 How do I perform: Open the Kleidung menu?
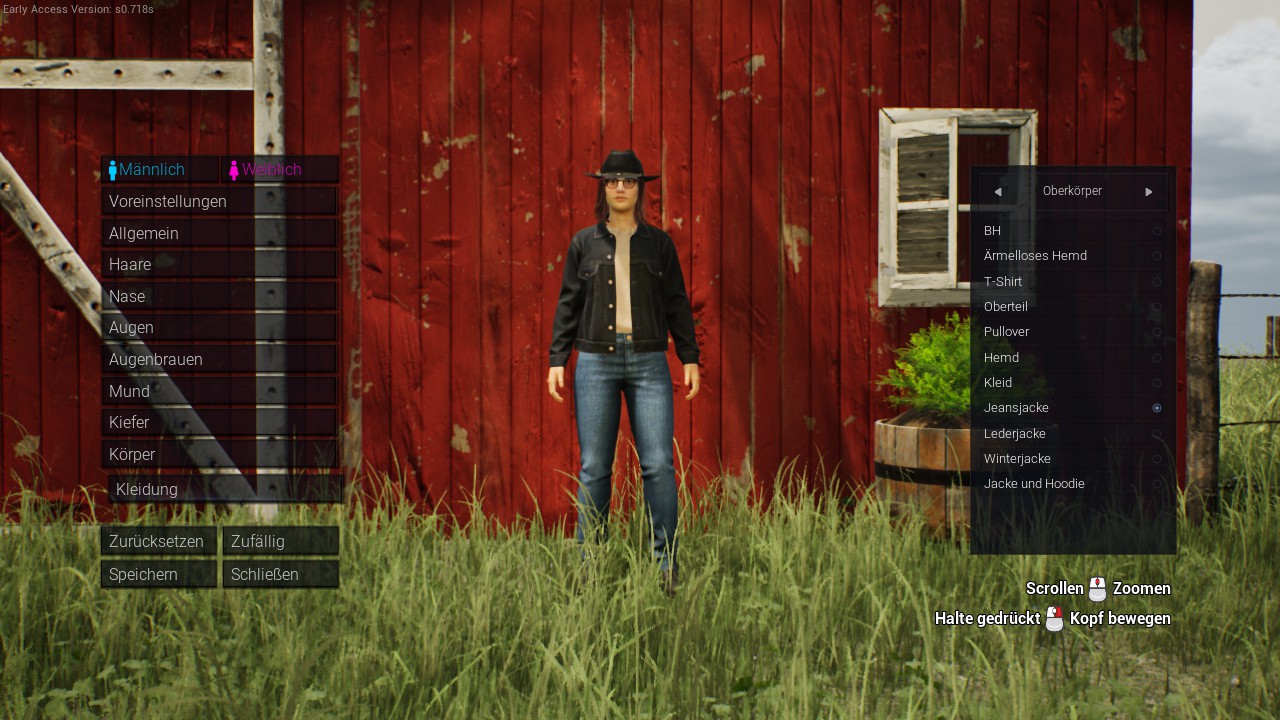[x=226, y=489]
